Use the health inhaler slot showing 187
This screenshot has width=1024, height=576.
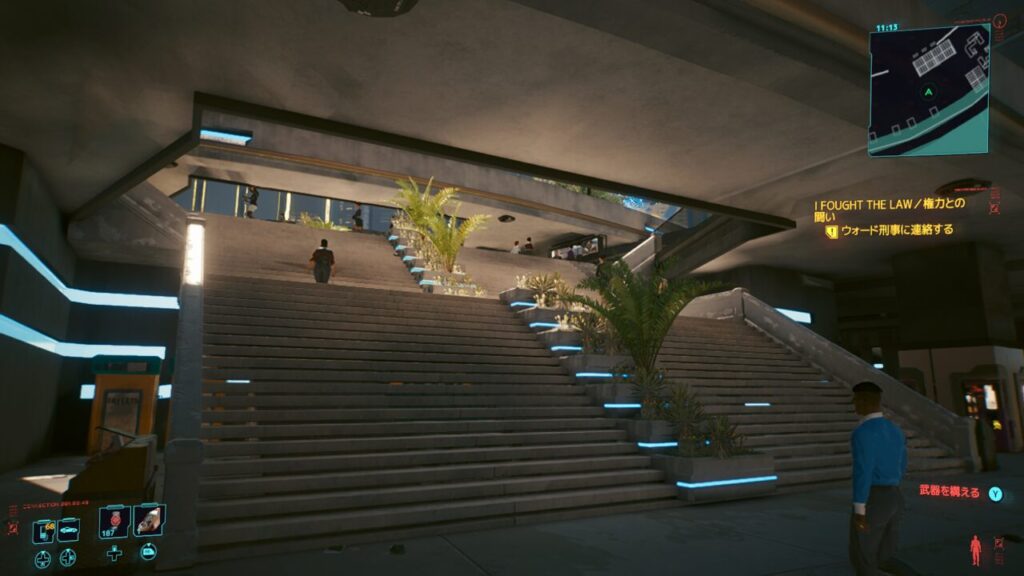(x=114, y=522)
